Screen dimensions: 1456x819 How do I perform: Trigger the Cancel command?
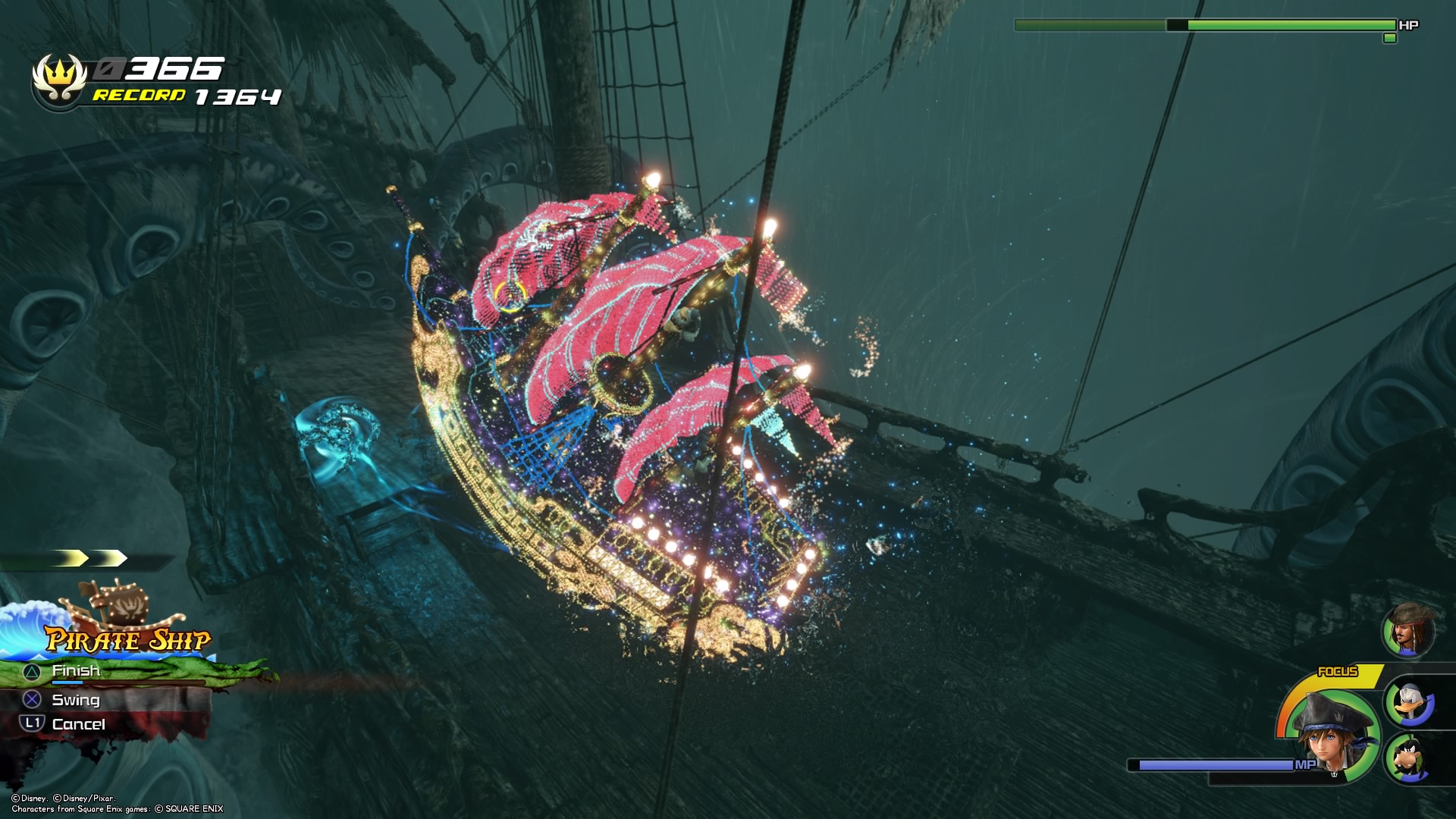tap(79, 725)
